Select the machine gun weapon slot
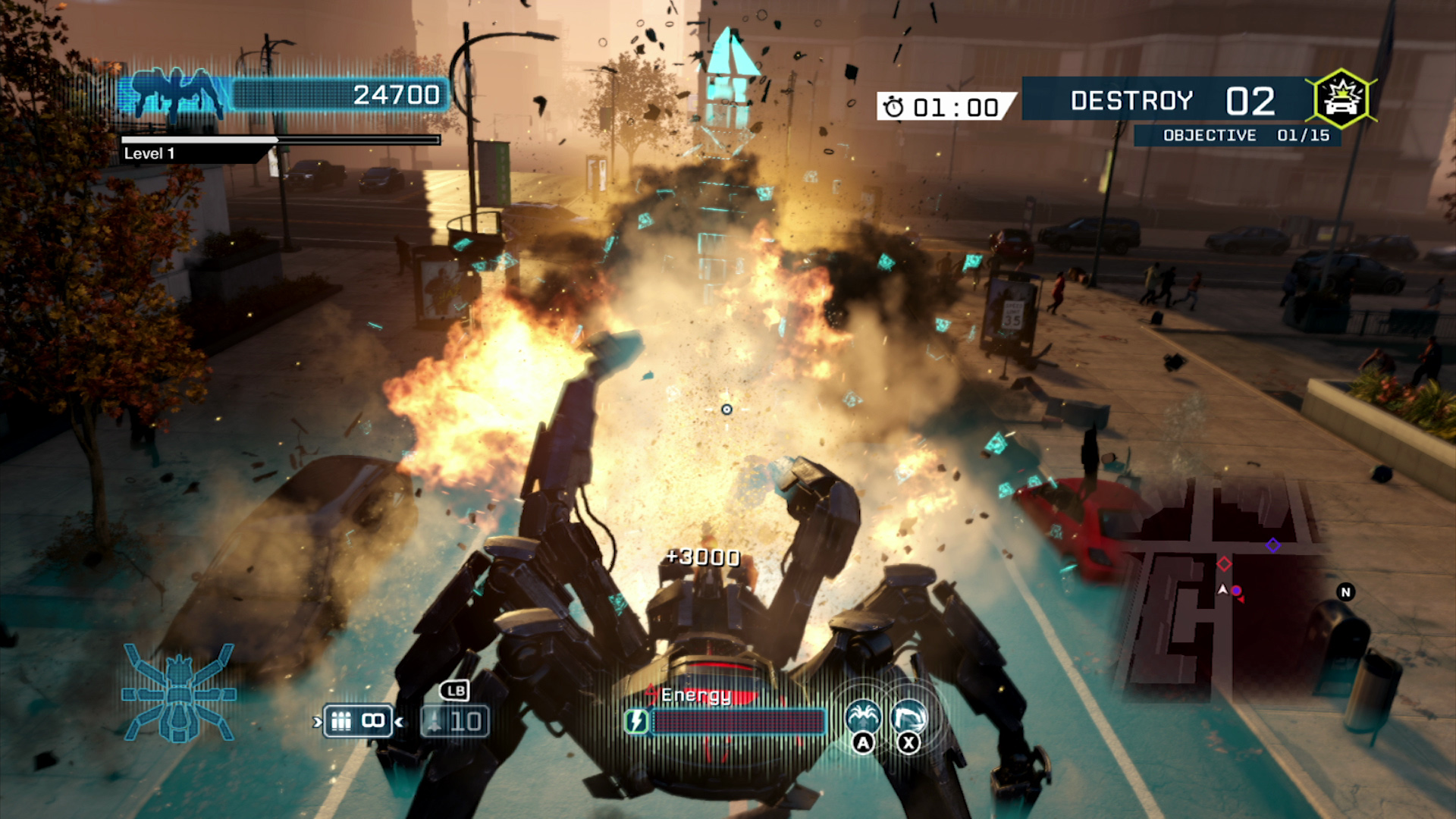 (x=357, y=720)
